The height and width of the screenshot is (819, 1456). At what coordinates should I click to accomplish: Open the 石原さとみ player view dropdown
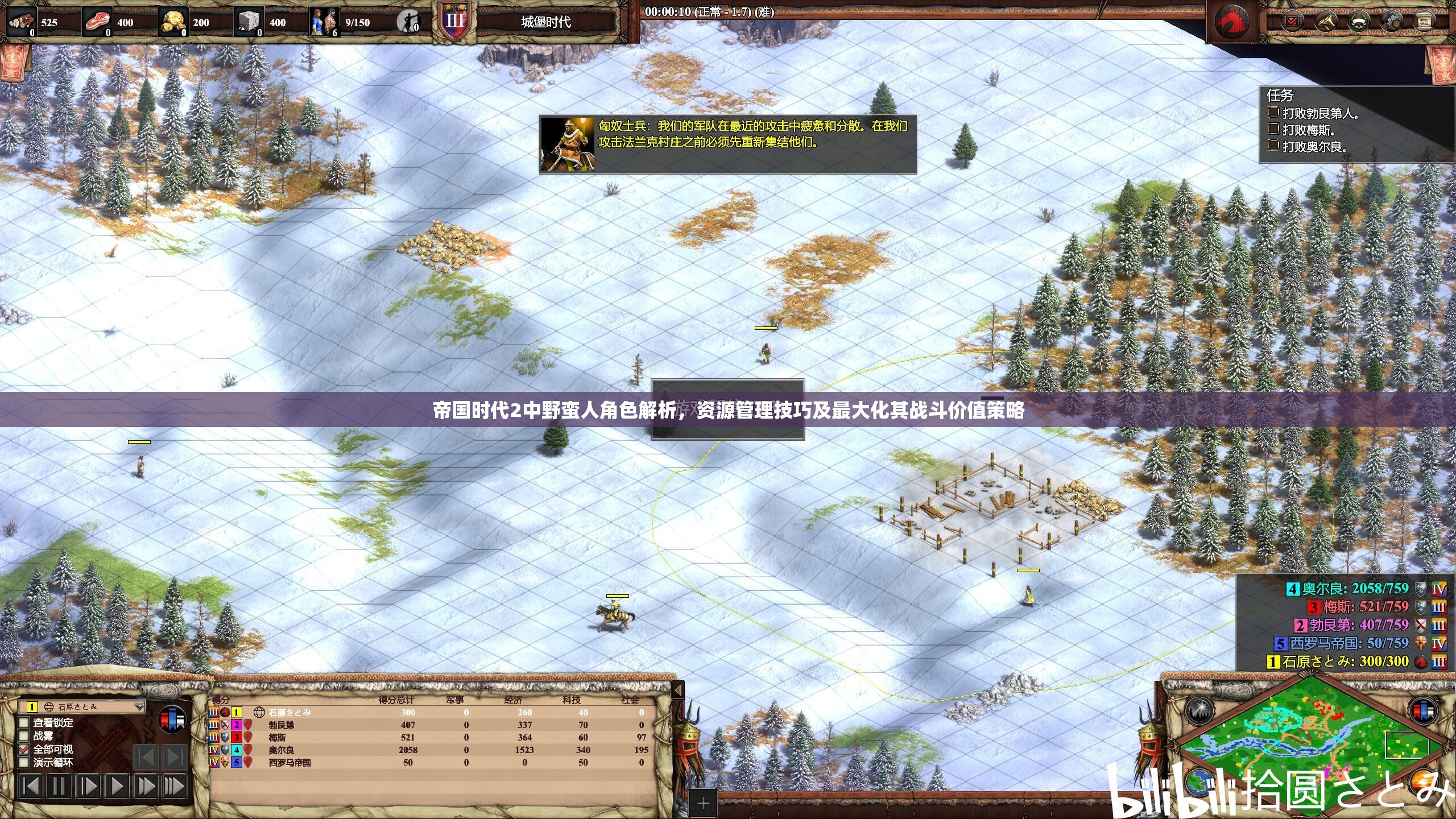pos(139,707)
